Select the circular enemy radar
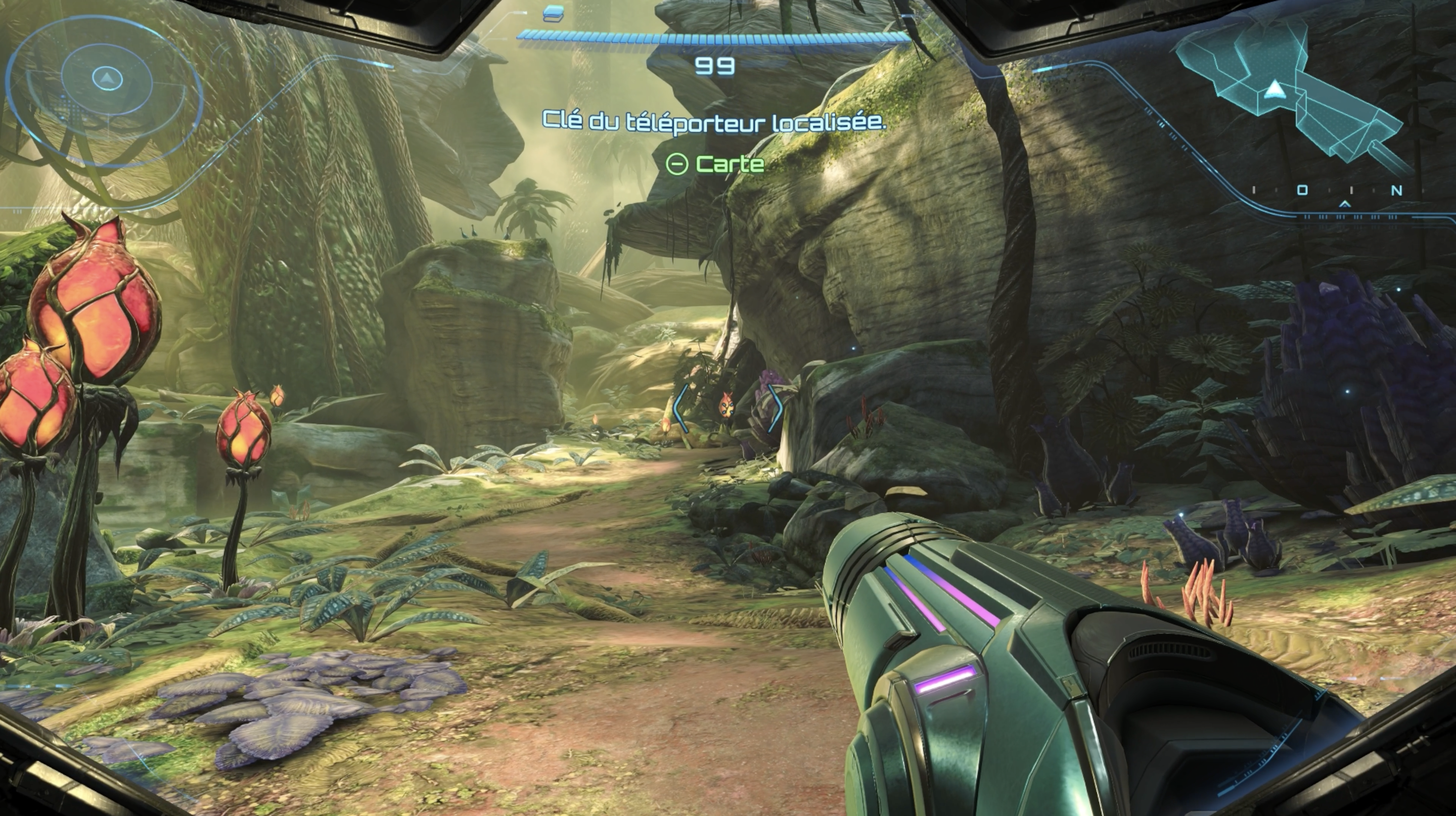The image size is (1456, 816). pos(105,85)
